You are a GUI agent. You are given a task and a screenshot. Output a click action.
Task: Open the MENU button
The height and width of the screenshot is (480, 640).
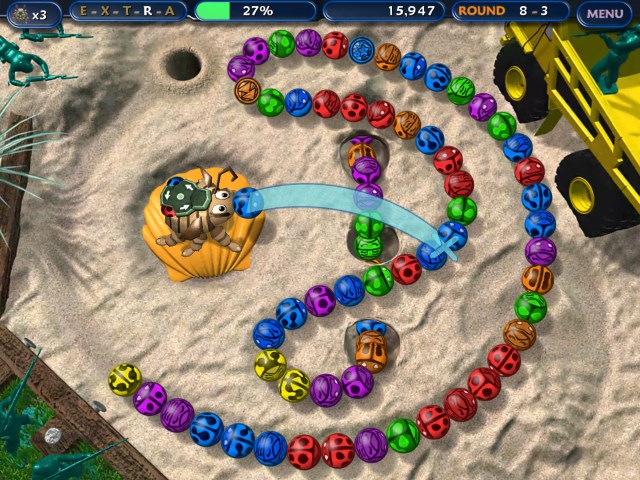tap(604, 13)
